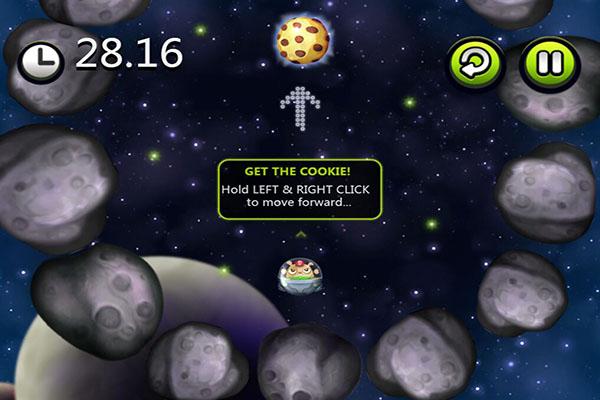Pause the game
The image size is (600, 400).
point(548,64)
